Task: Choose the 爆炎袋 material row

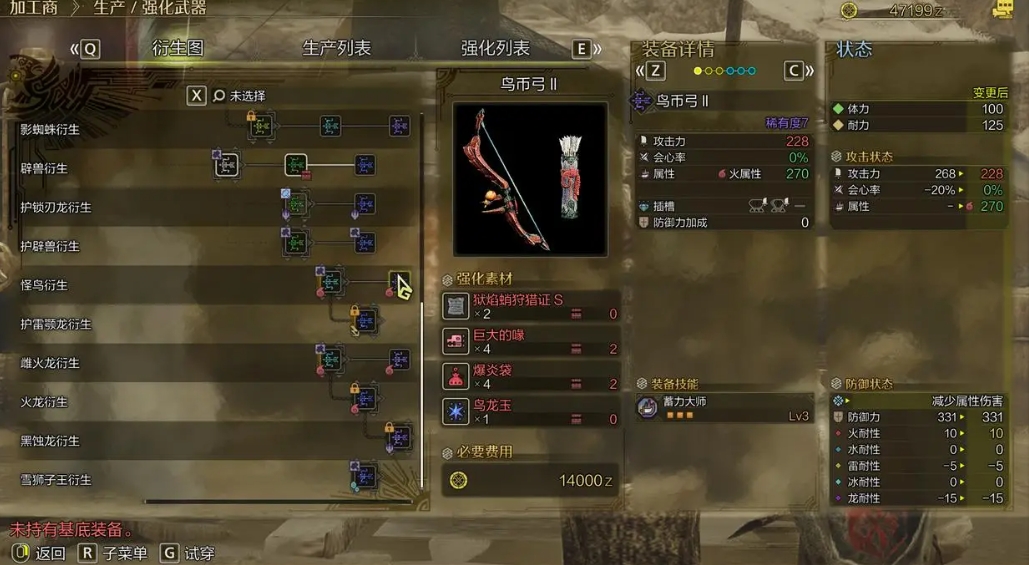Action: [530, 376]
